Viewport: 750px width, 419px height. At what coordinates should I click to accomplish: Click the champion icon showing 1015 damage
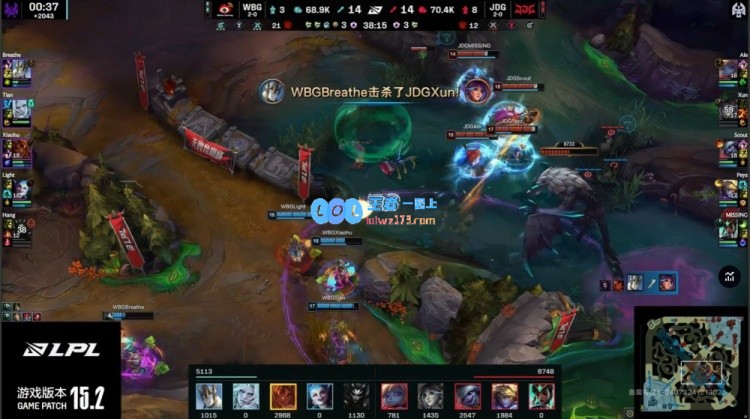point(208,395)
